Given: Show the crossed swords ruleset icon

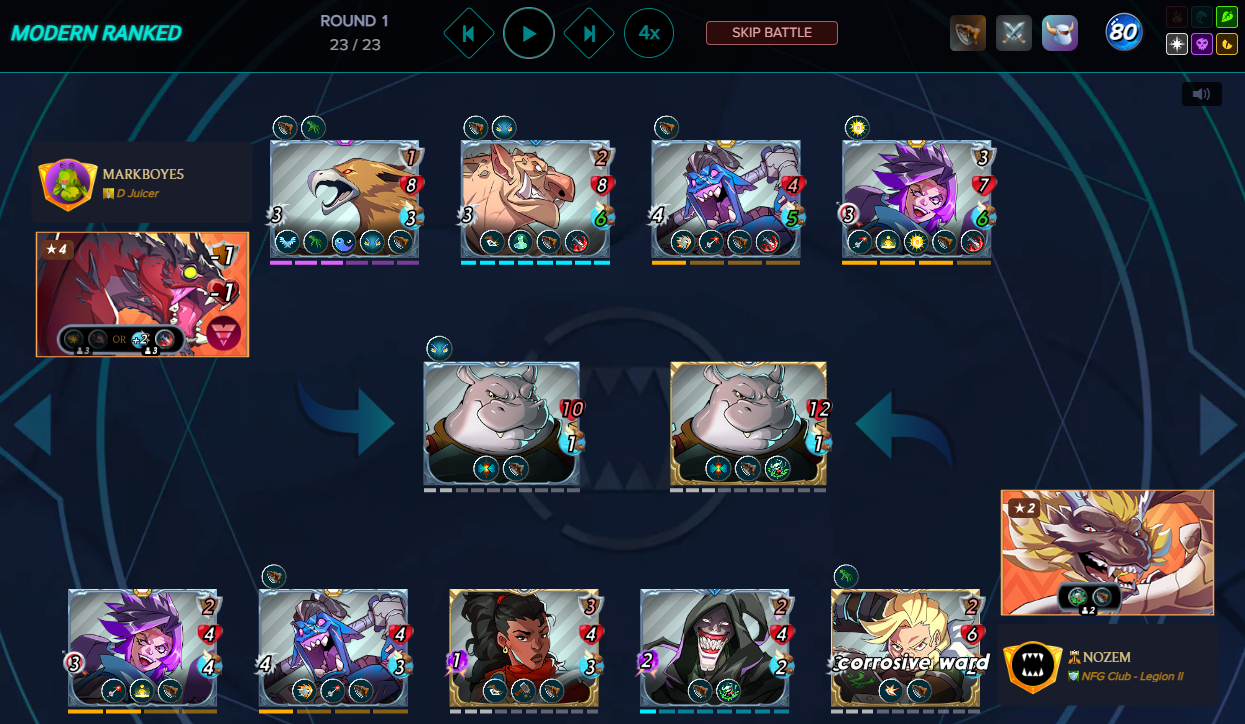Looking at the screenshot, I should coord(1014,33).
